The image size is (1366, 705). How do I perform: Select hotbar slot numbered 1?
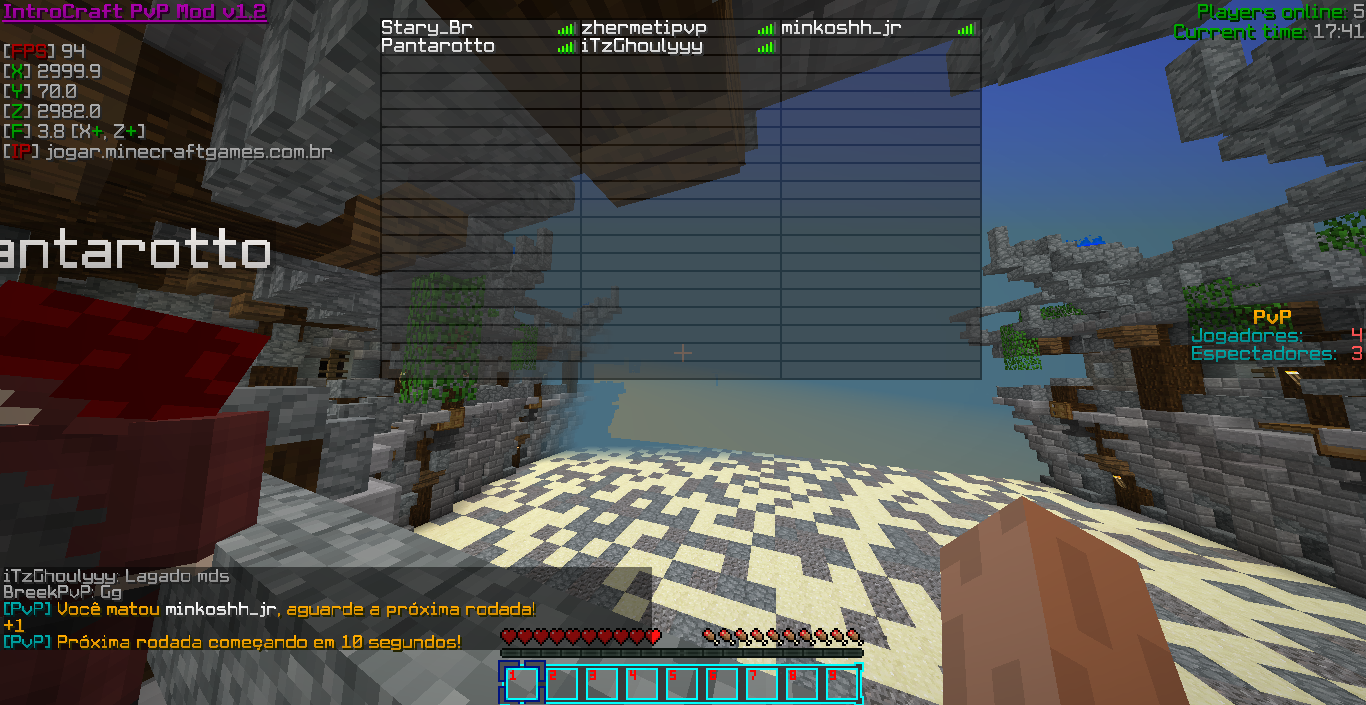click(x=521, y=684)
